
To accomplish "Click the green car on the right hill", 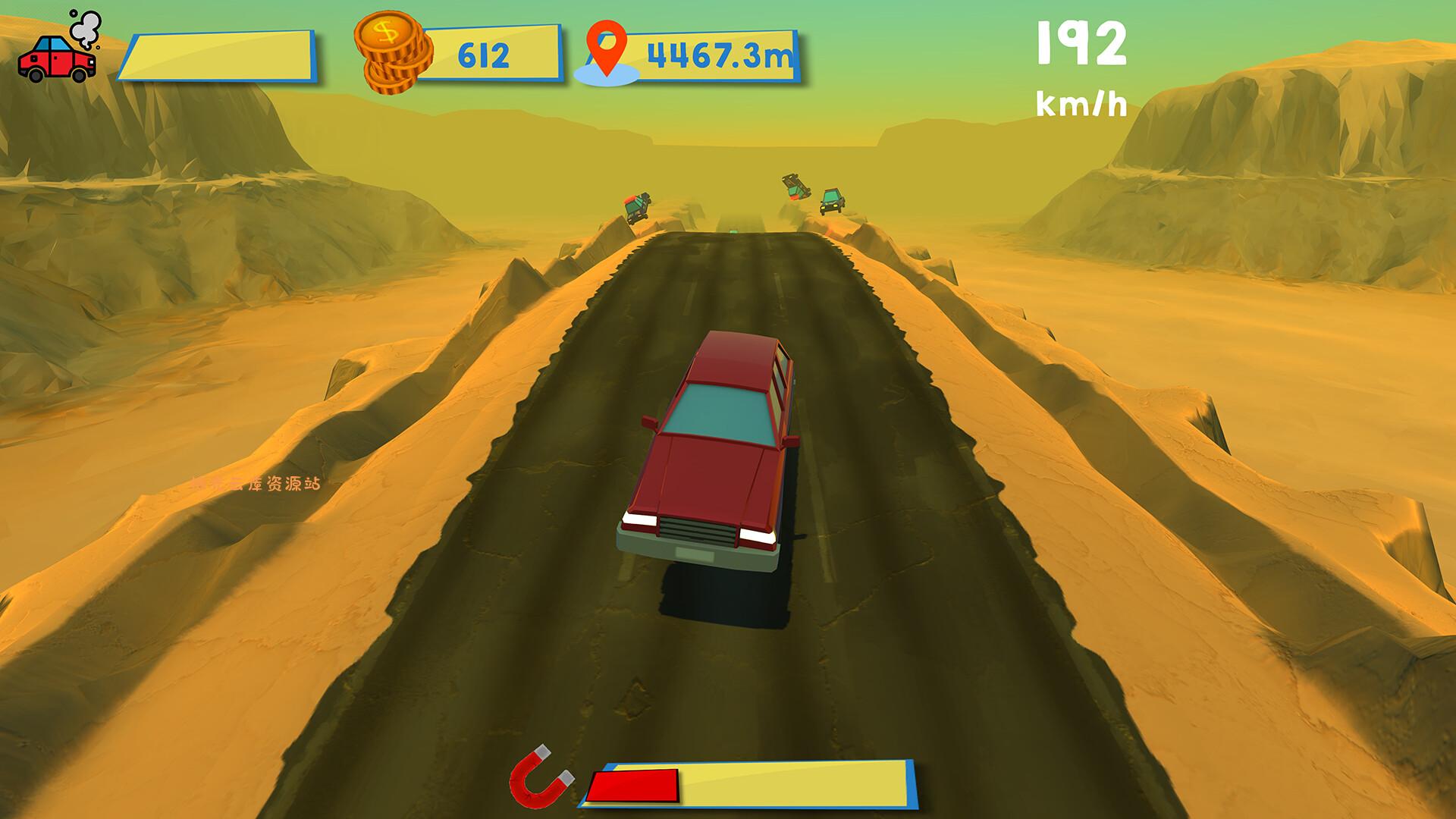I will 831,202.
